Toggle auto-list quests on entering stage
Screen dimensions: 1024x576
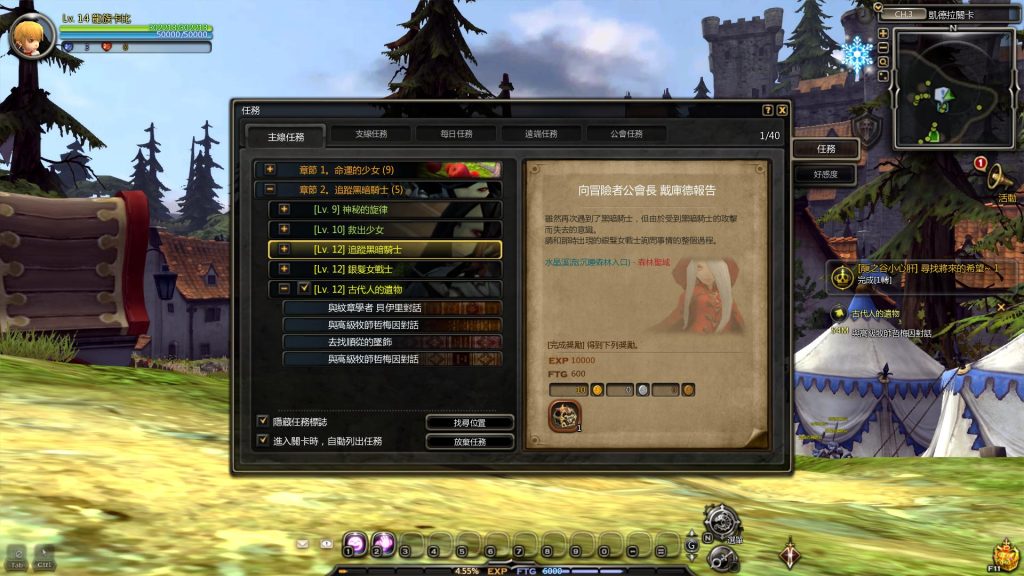(263, 440)
